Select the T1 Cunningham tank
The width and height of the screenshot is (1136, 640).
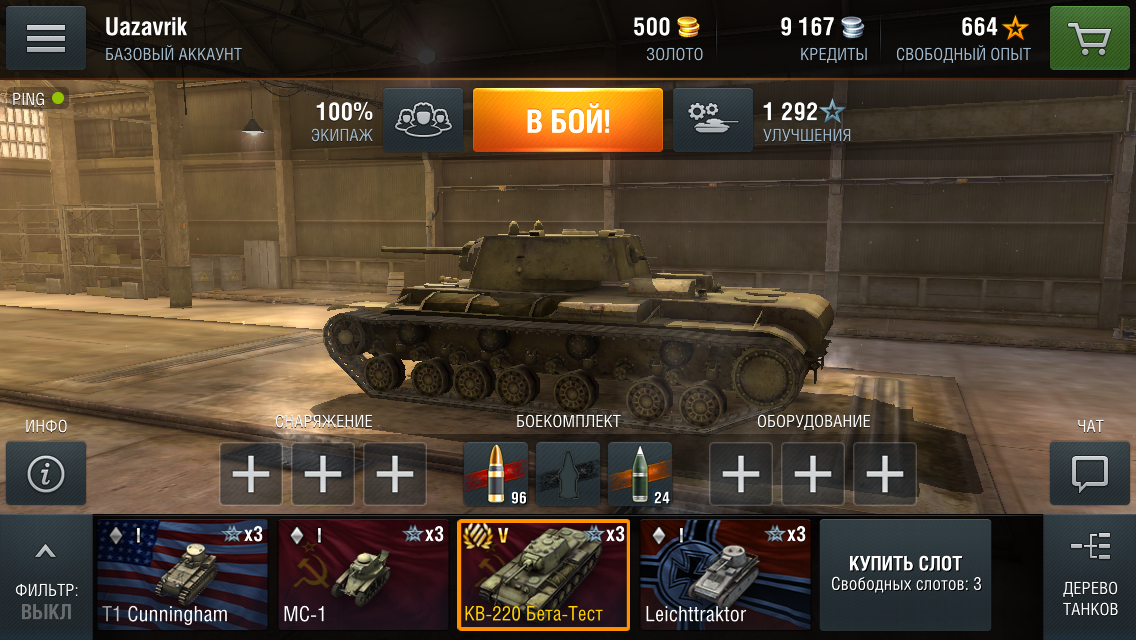182,575
